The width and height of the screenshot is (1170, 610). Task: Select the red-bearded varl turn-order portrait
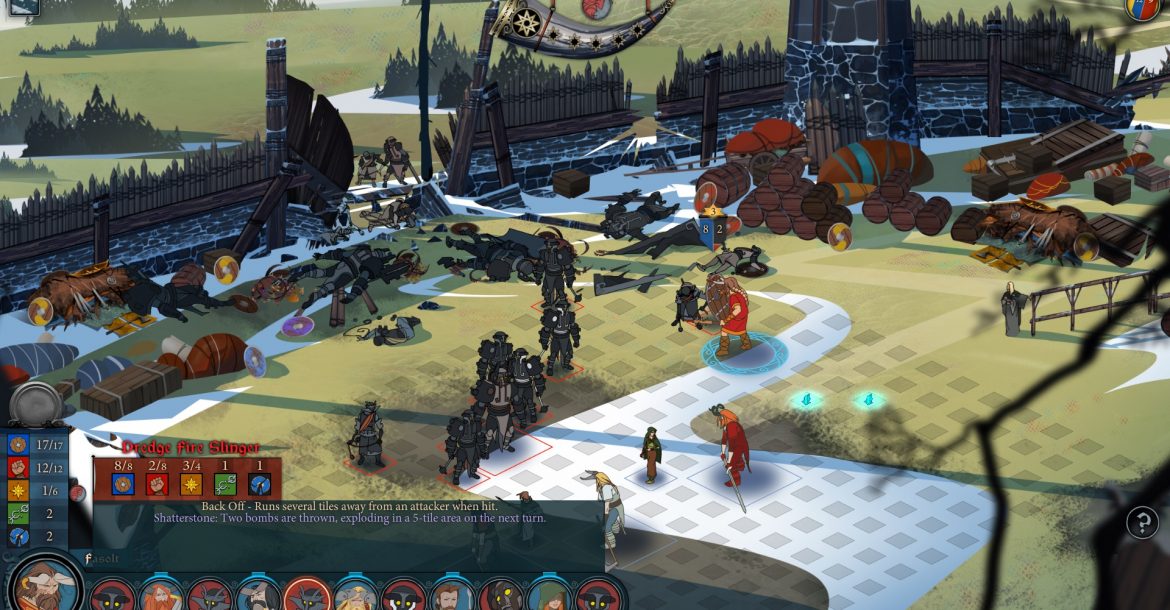160,597
